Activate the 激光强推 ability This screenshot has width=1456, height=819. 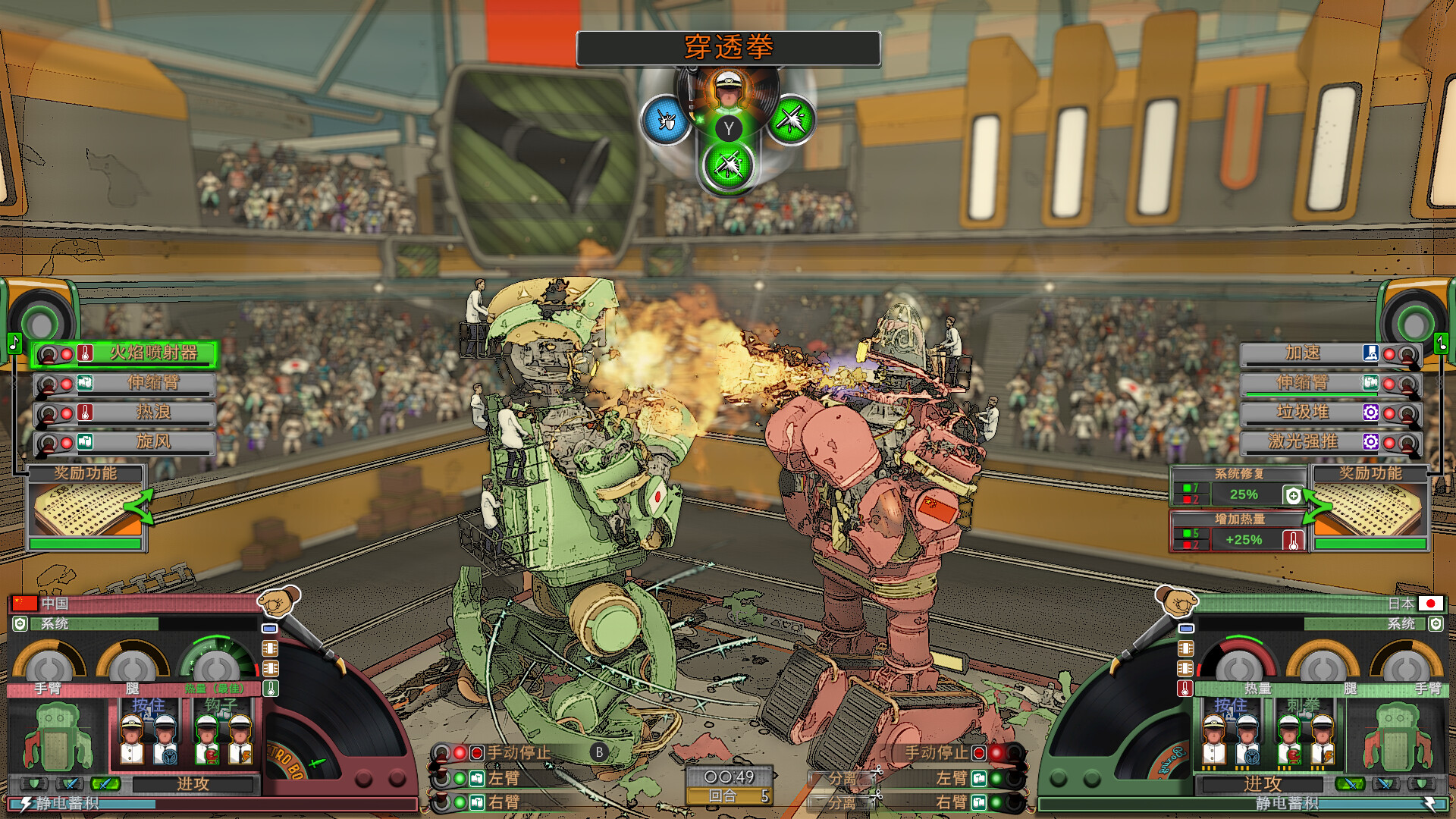click(x=1302, y=442)
